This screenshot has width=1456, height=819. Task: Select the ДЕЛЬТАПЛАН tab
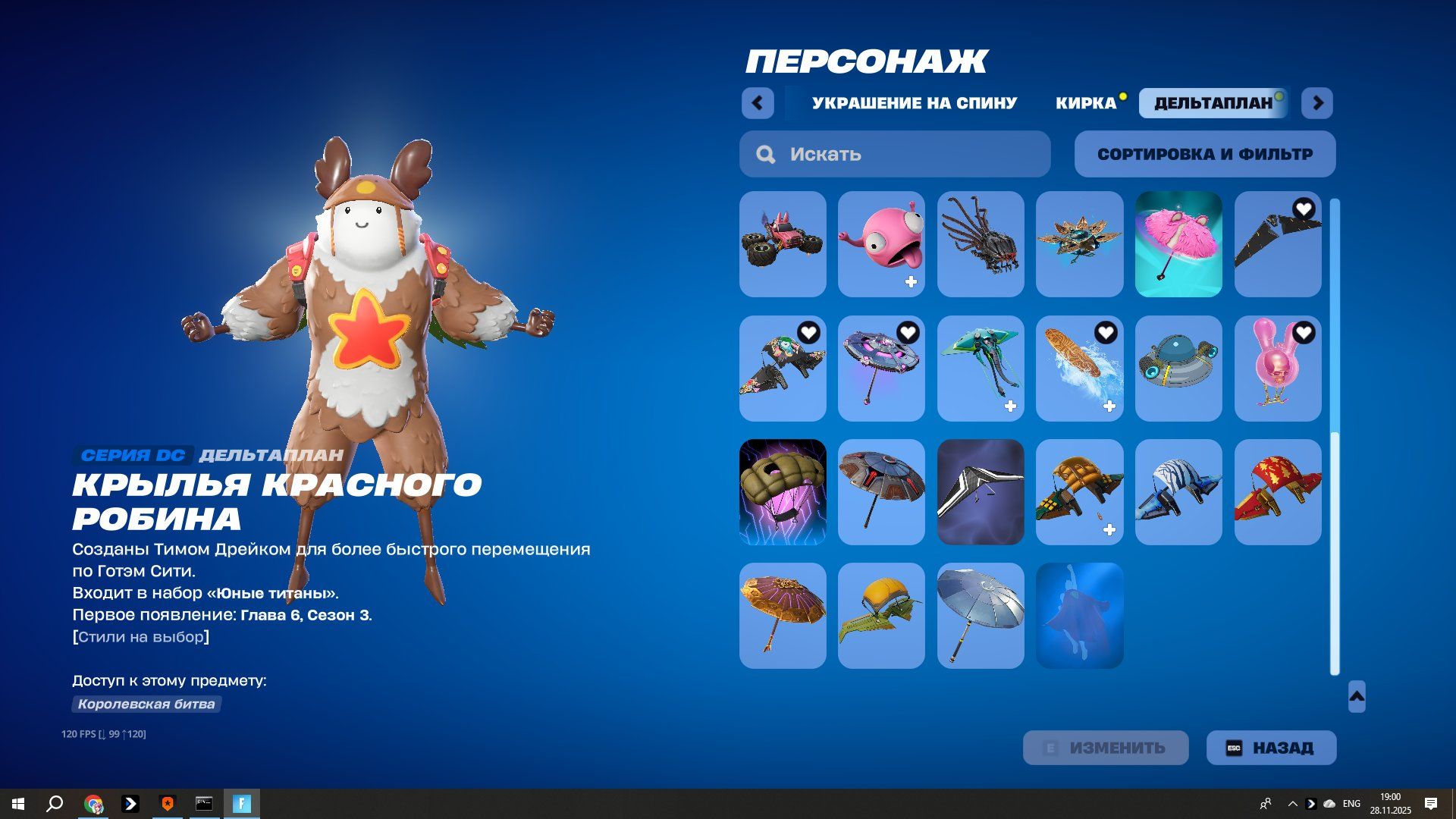coord(1213,103)
